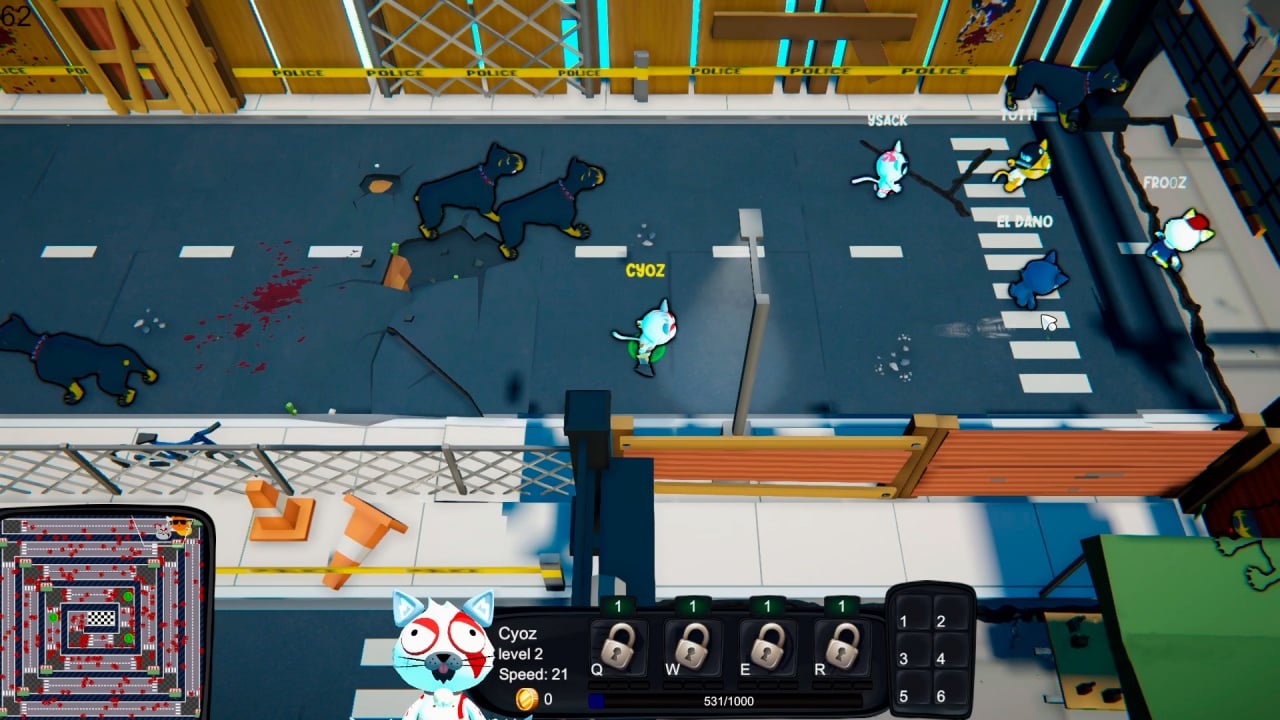This screenshot has height=720, width=1280.
Task: Select item slot 1
Action: (x=903, y=621)
